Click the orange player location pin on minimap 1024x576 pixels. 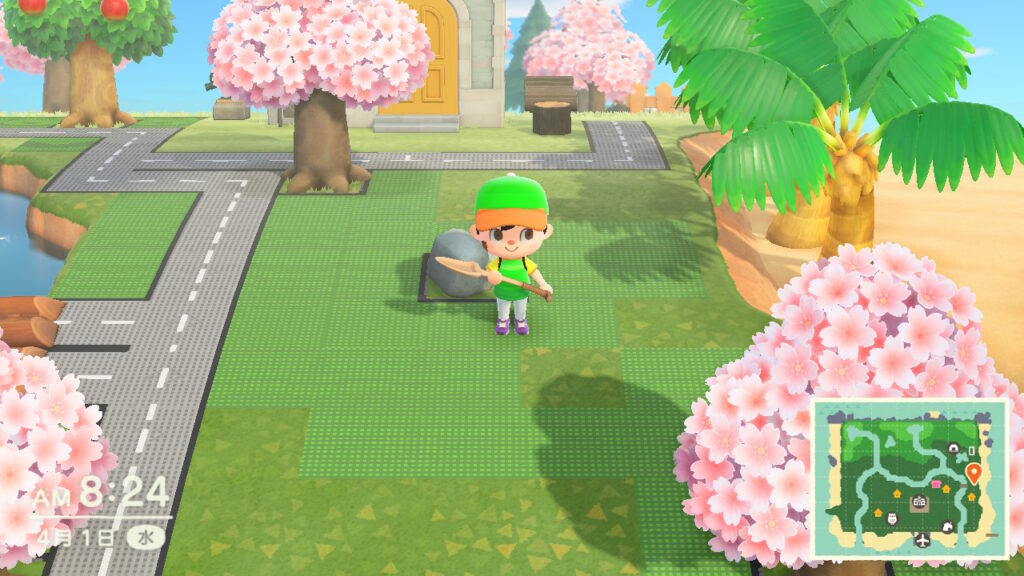pyautogui.click(x=974, y=471)
